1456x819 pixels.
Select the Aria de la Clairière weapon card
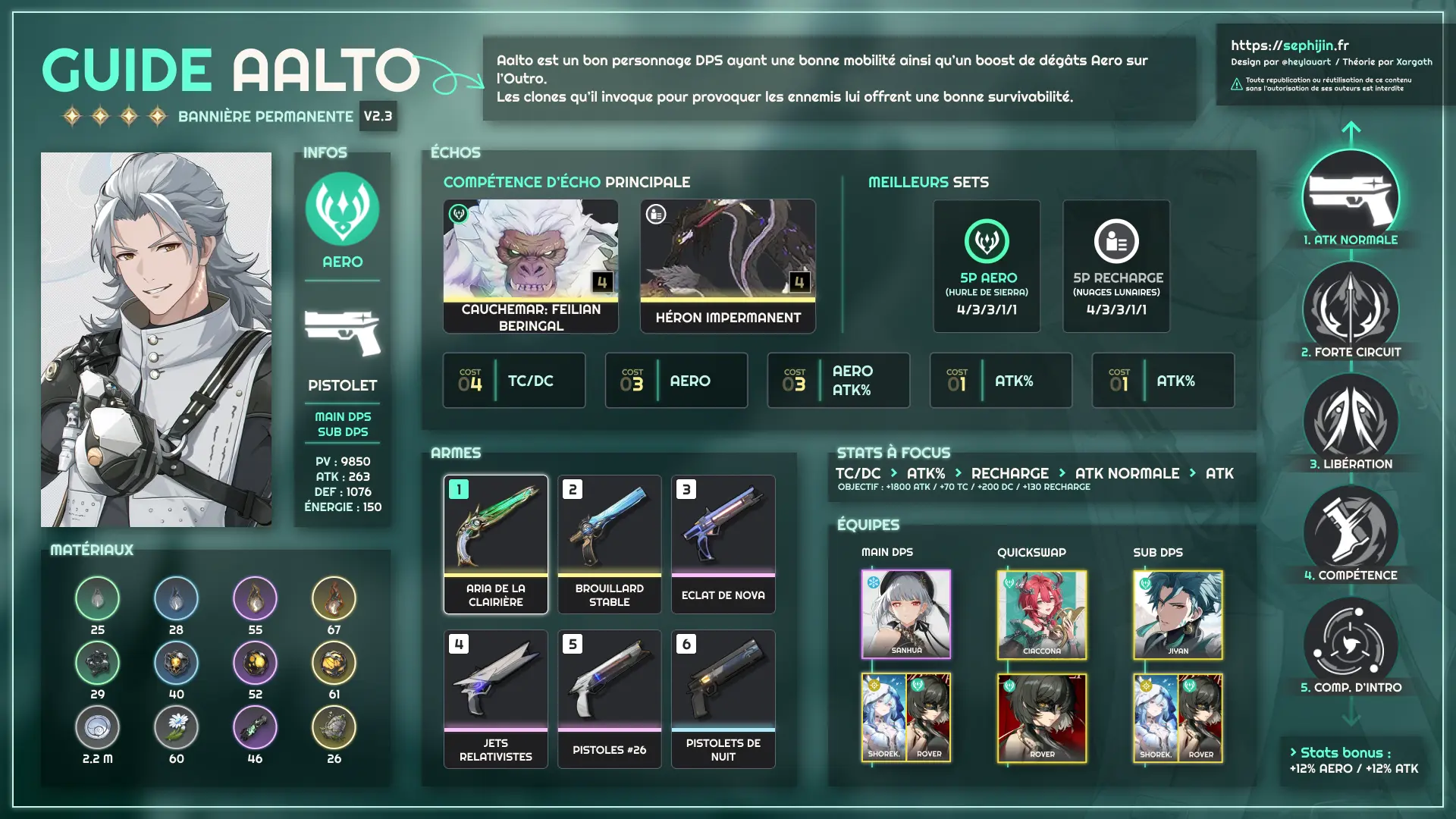pyautogui.click(x=495, y=544)
